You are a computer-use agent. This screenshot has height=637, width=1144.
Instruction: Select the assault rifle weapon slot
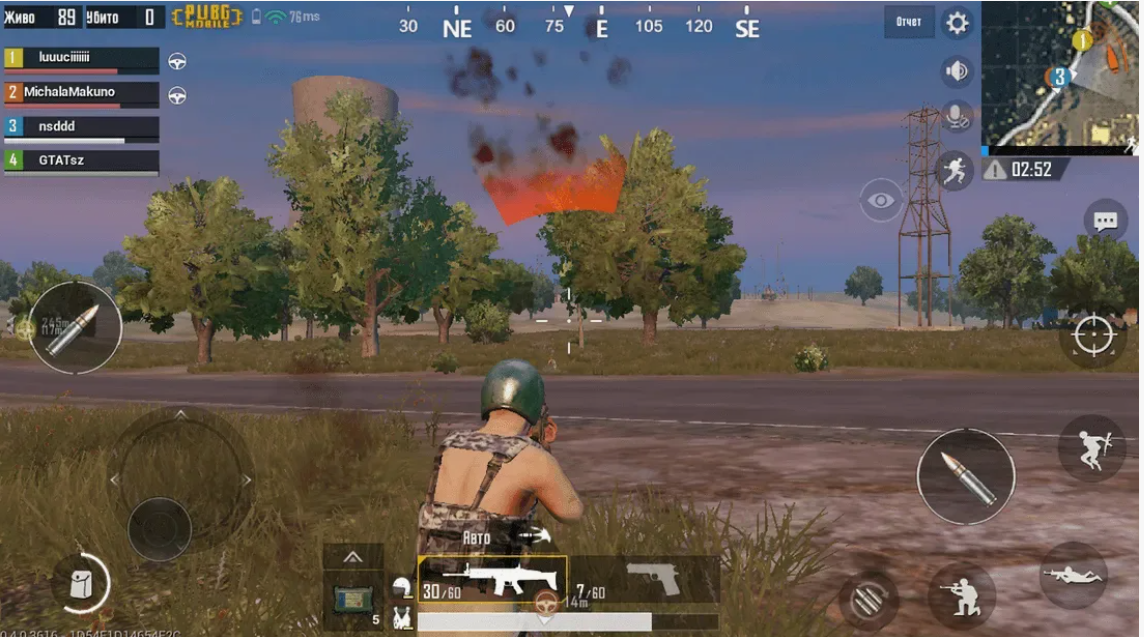click(492, 580)
